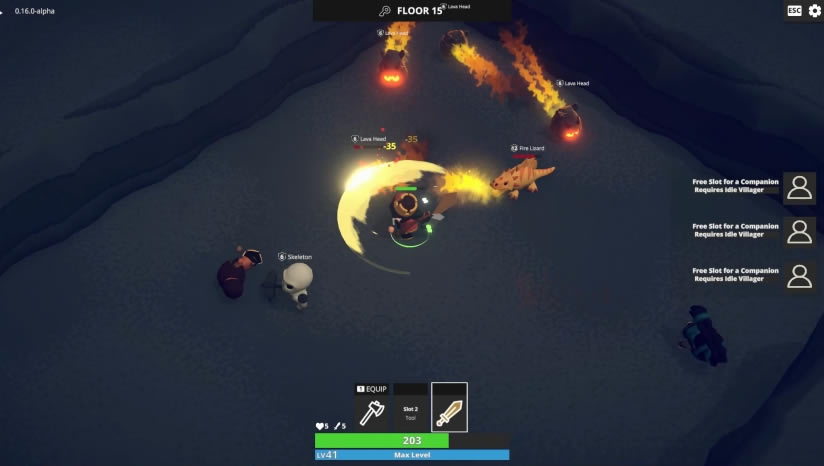Open the settings gear icon
The image size is (824, 466).
tap(814, 10)
